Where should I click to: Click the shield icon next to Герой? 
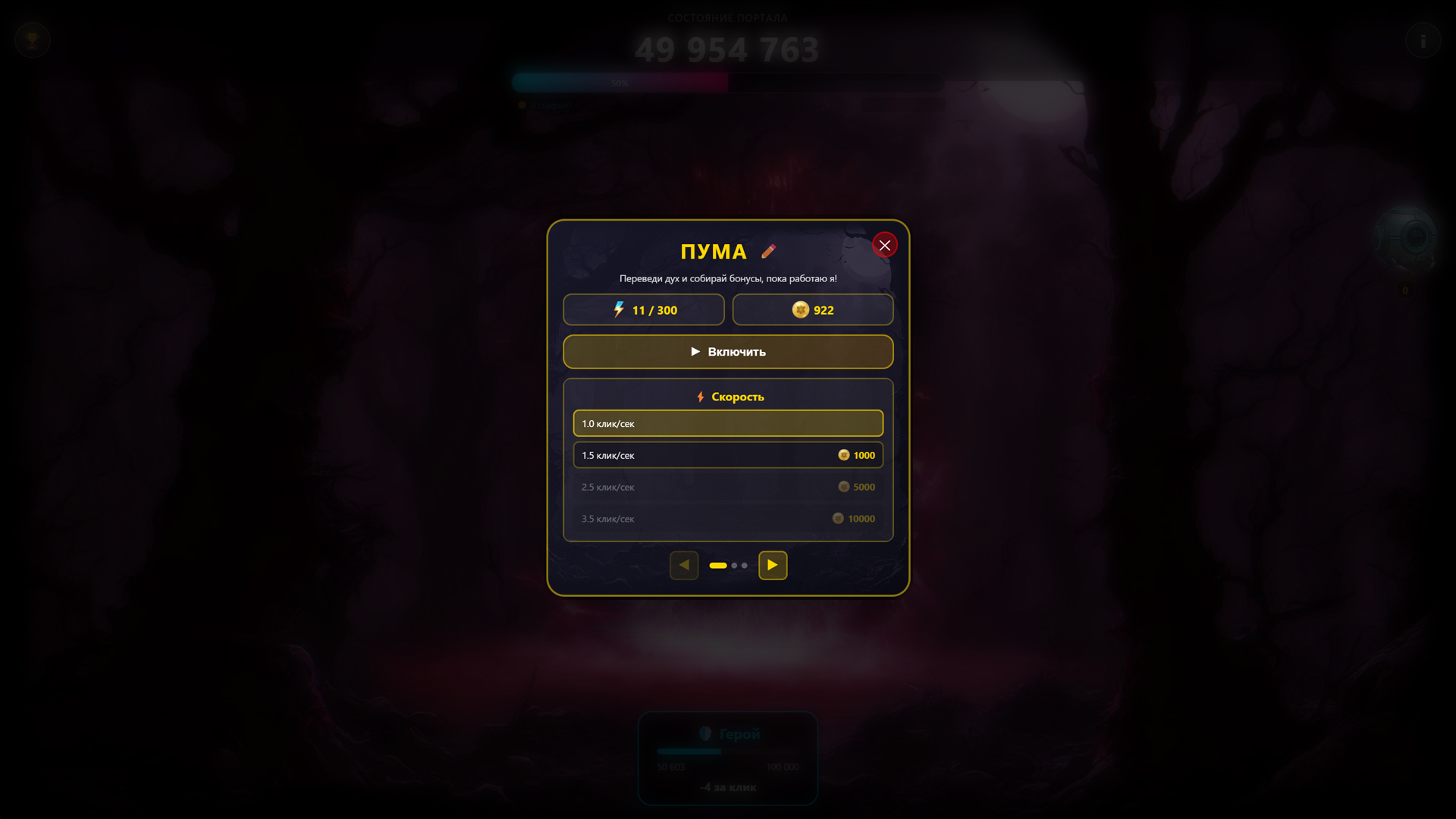tap(706, 733)
